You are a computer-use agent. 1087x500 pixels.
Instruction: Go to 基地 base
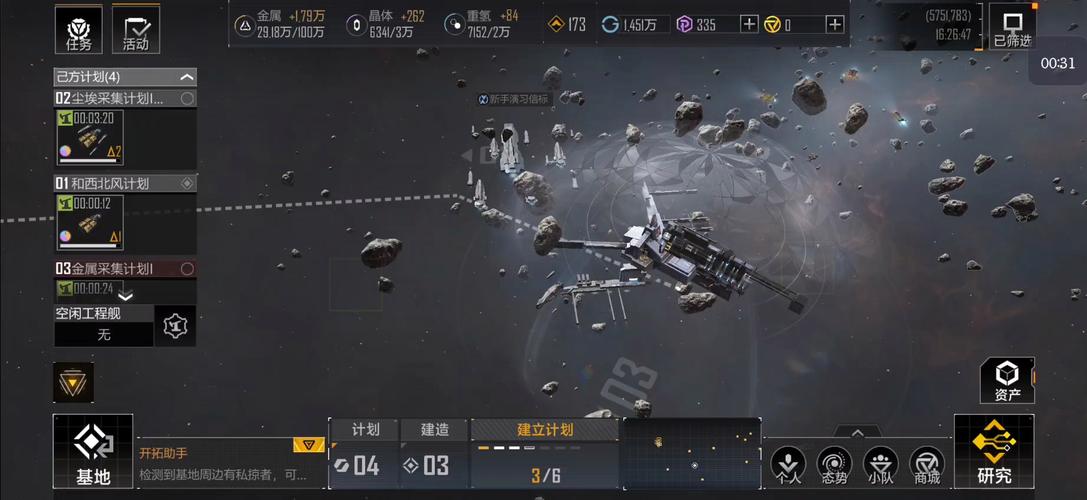(x=93, y=452)
